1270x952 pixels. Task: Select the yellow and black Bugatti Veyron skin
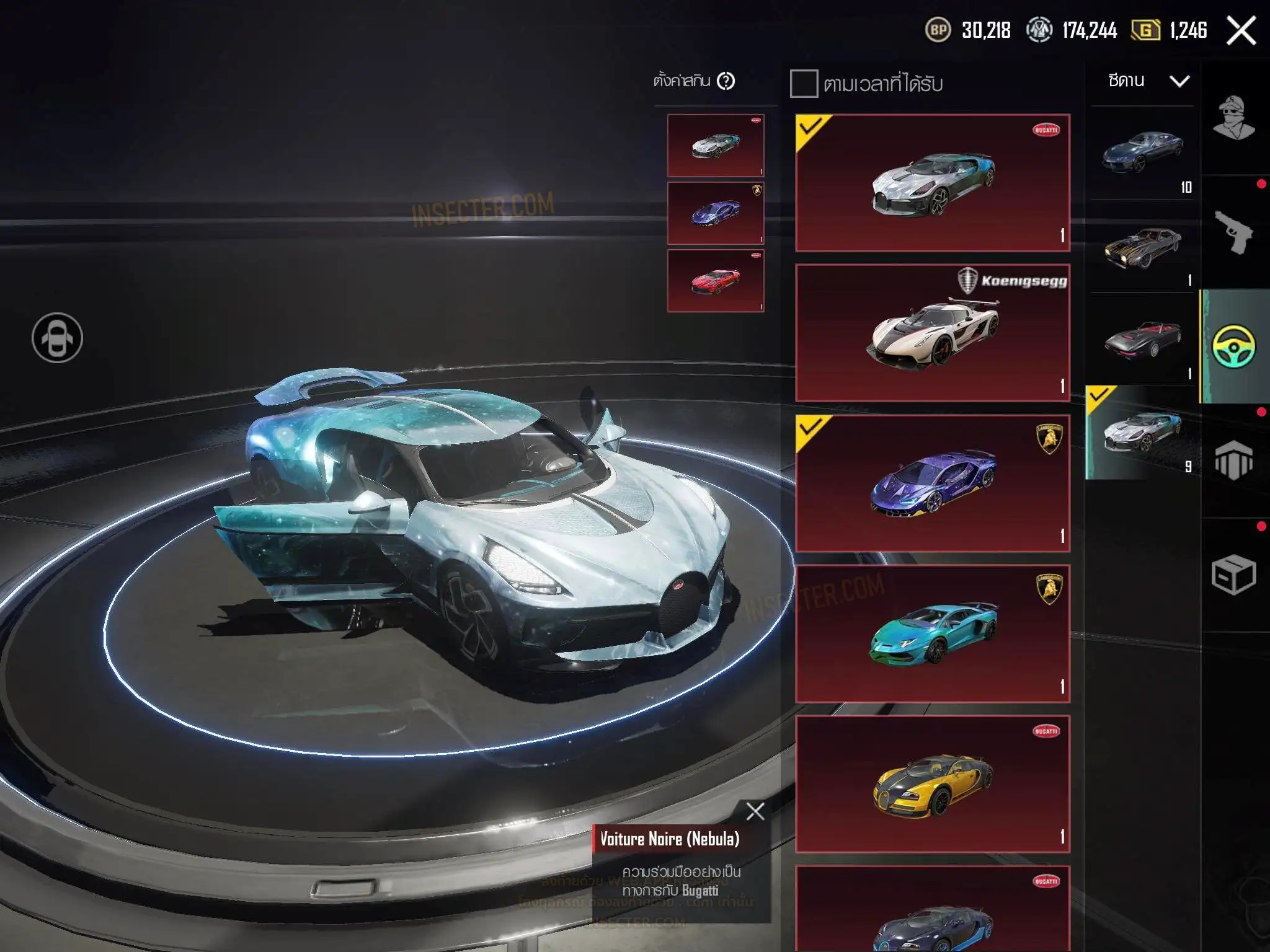tap(932, 784)
